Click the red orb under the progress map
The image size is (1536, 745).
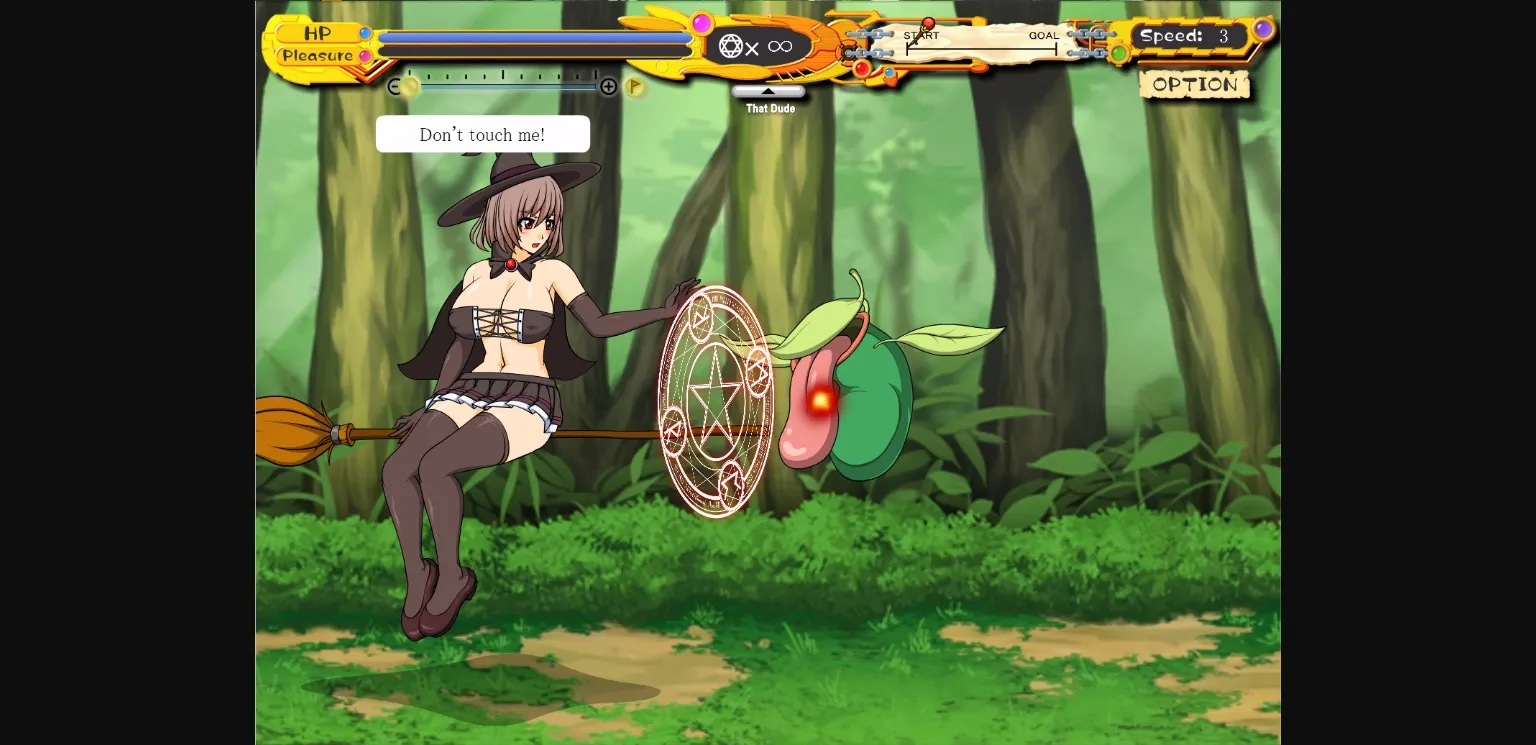point(861,68)
